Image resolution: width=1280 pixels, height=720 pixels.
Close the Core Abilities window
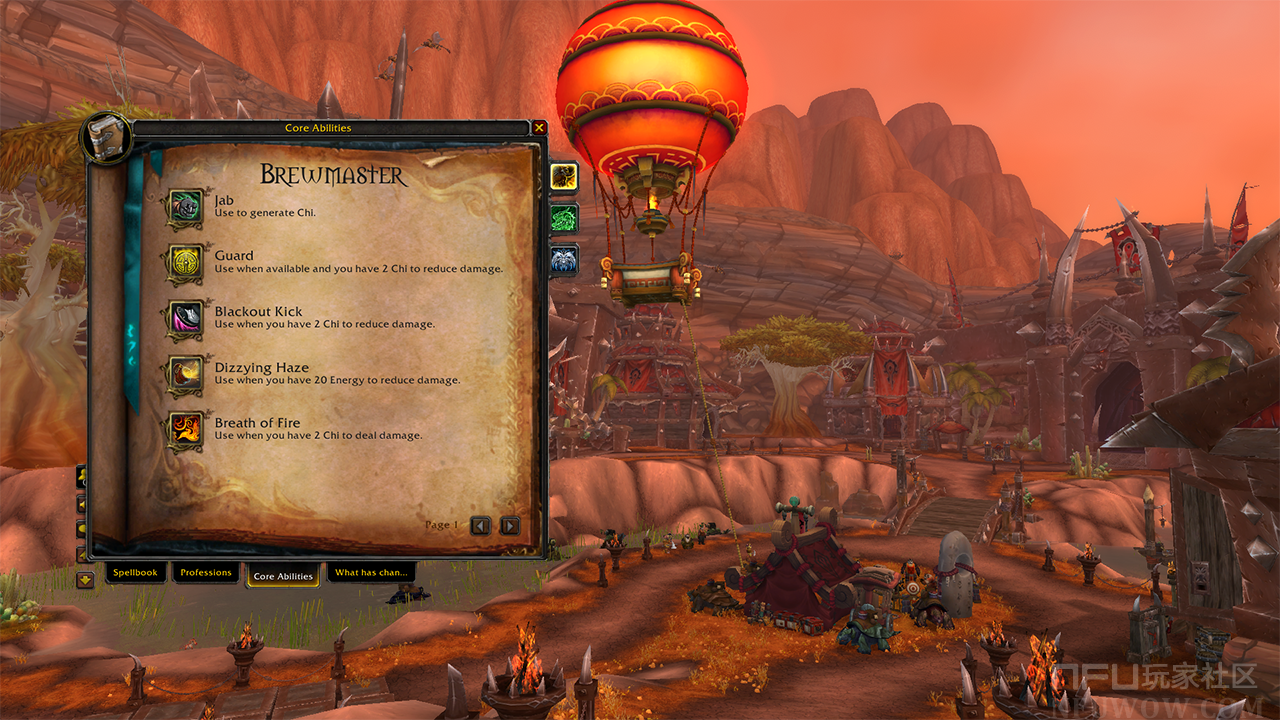(x=539, y=128)
